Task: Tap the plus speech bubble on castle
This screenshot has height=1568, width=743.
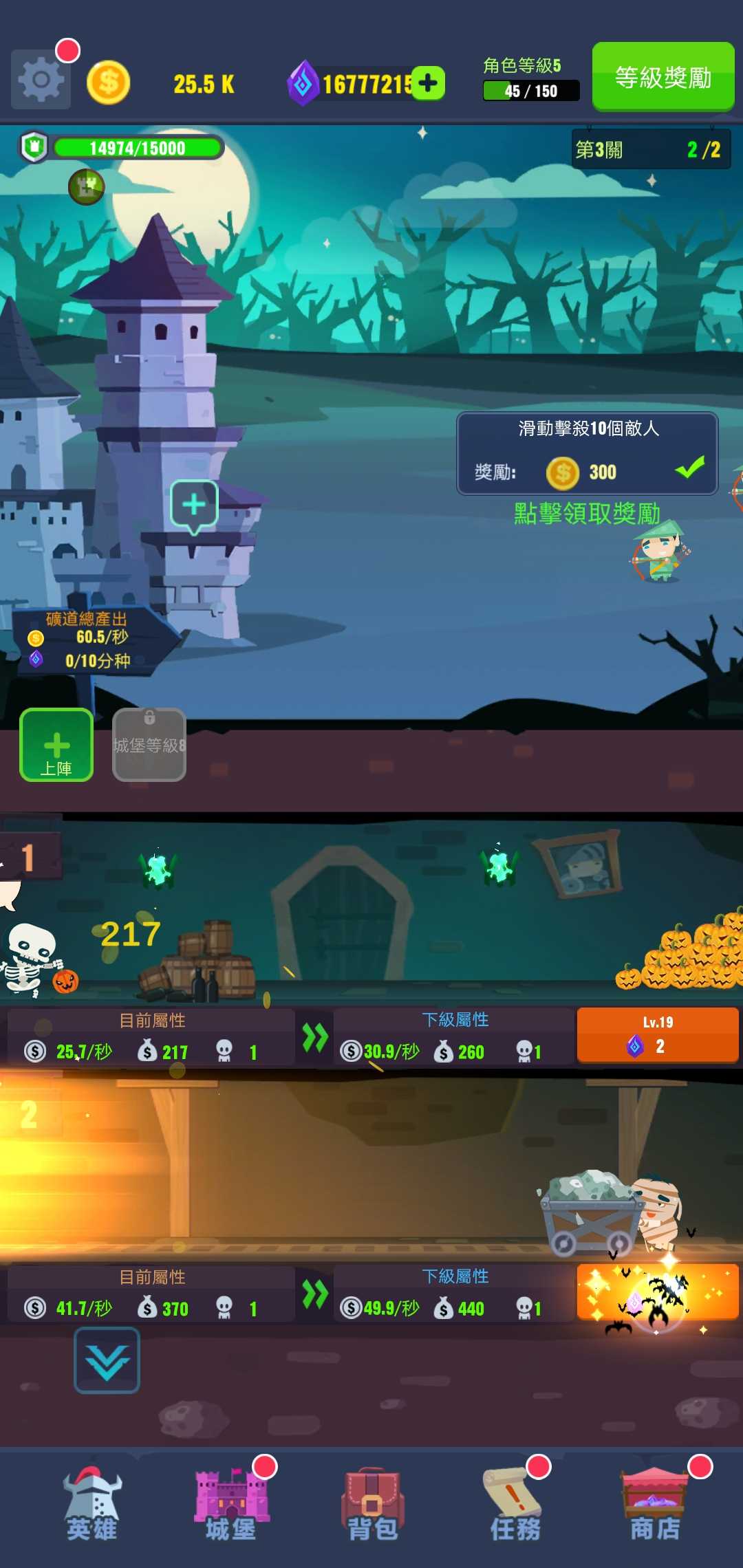Action: 194,505
